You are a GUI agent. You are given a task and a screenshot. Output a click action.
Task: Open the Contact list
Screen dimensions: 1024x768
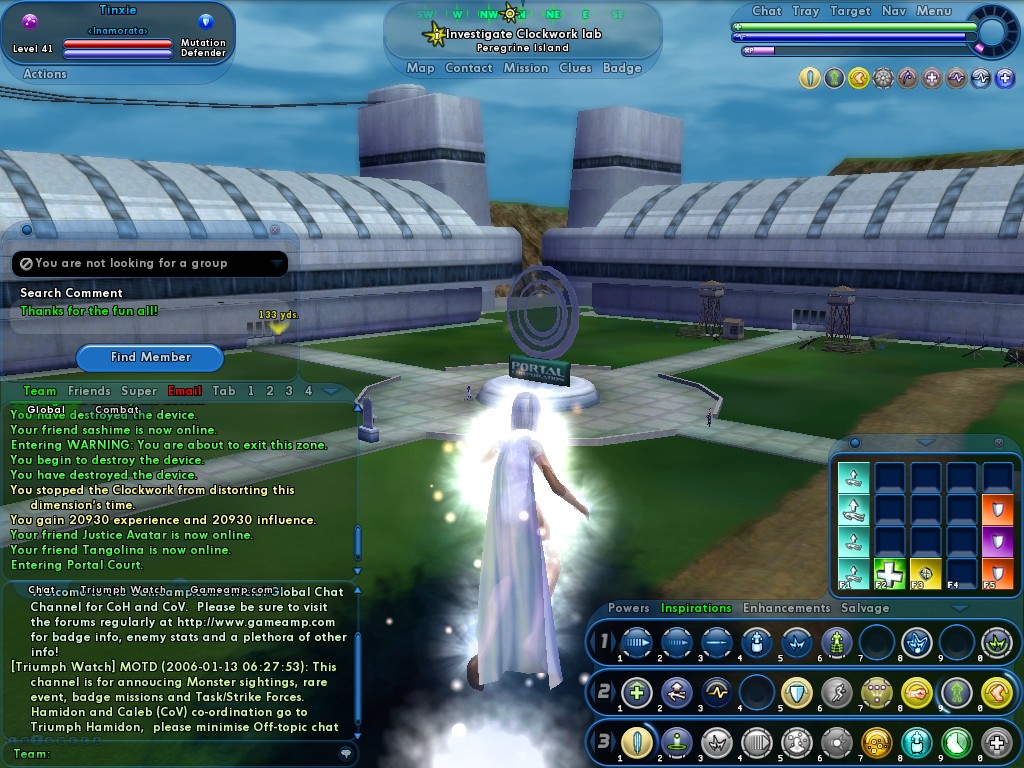pos(469,68)
